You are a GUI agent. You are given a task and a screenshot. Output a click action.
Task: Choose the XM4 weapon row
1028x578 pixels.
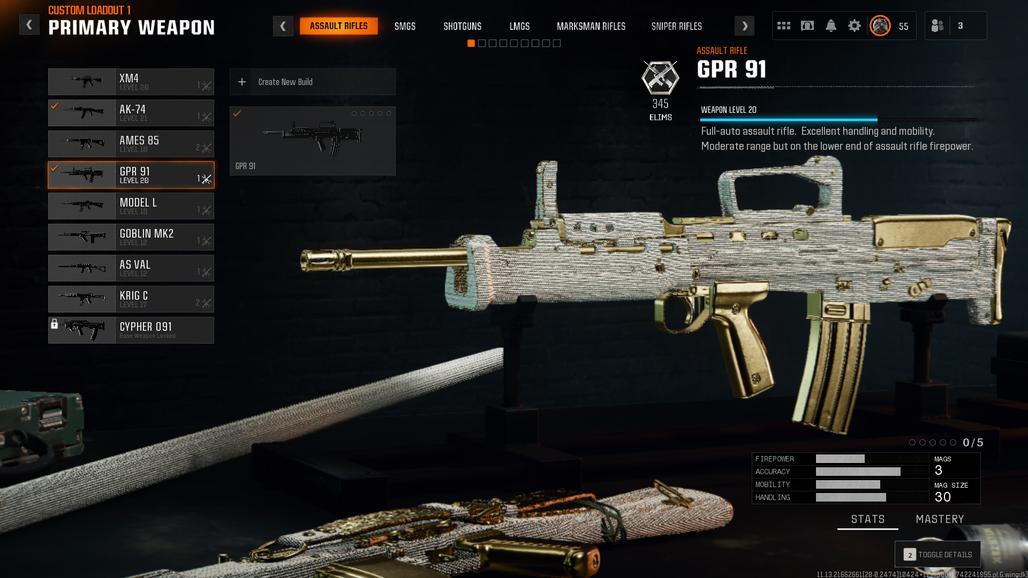click(131, 82)
